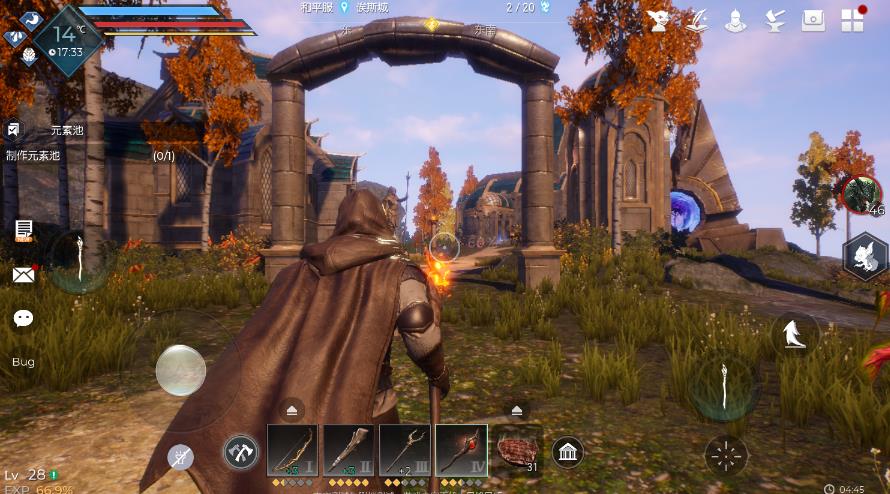Open the crossed axes tool button

pos(241,452)
